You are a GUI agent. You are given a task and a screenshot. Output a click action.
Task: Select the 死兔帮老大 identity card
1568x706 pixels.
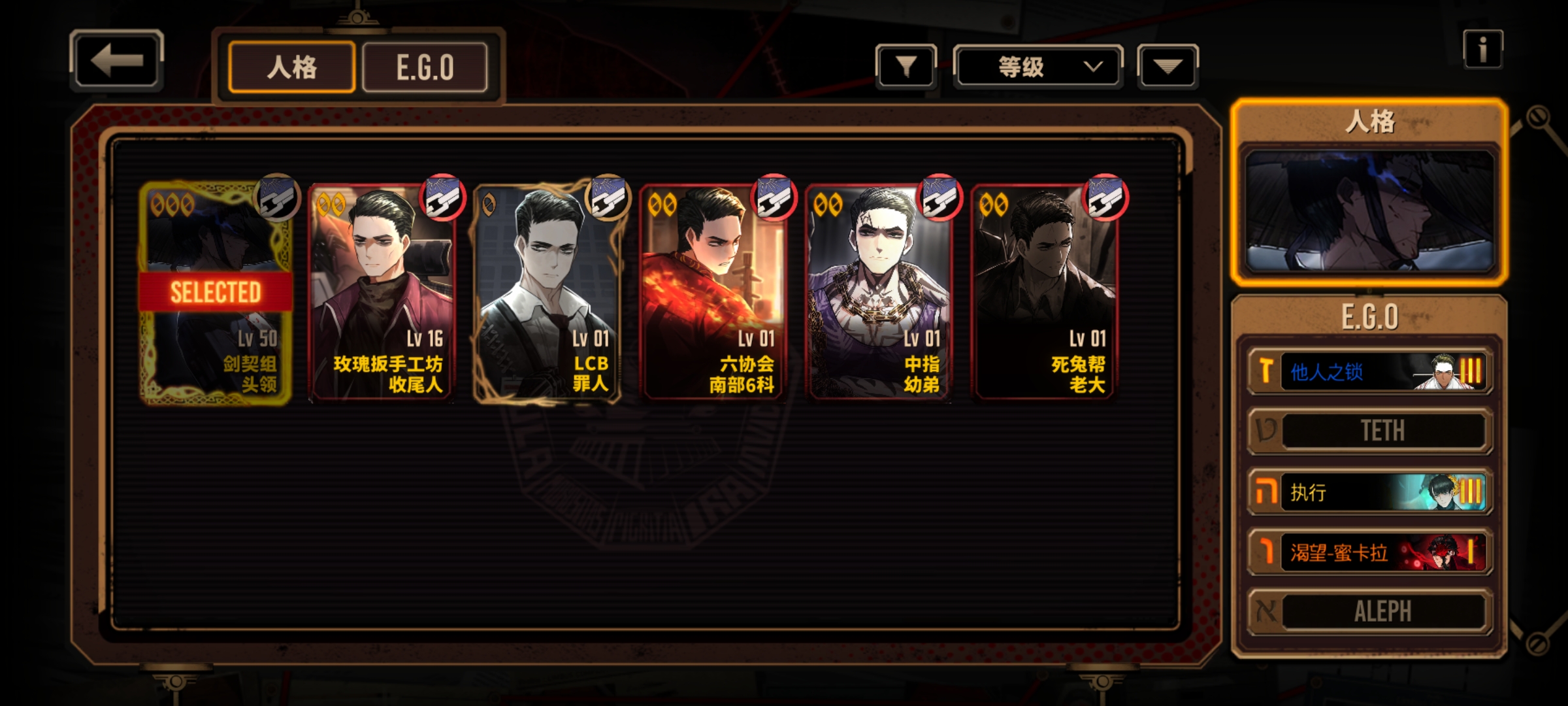tap(1045, 294)
